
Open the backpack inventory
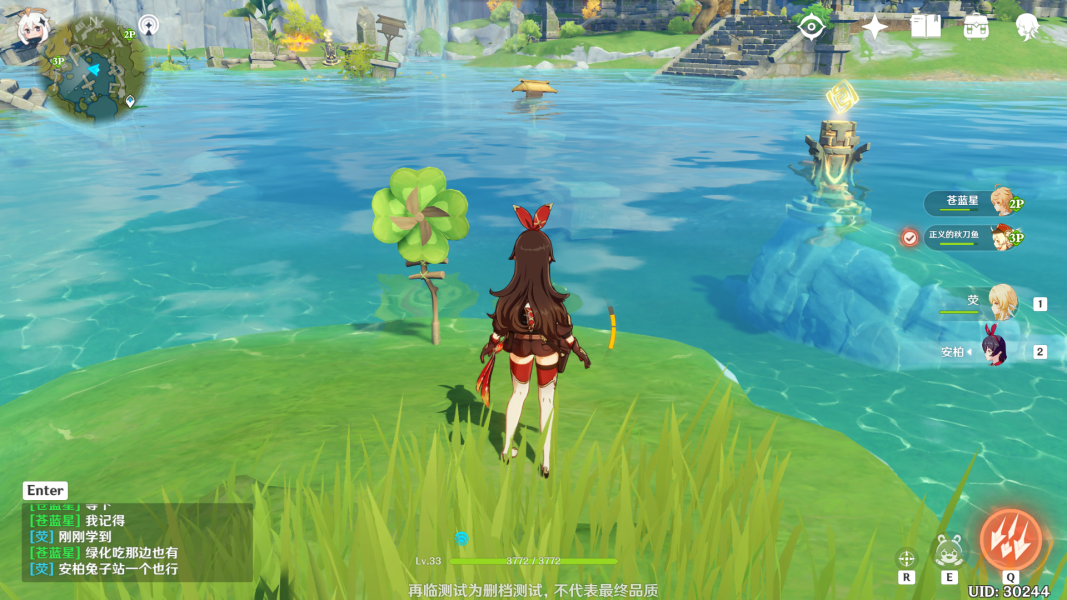click(x=976, y=27)
